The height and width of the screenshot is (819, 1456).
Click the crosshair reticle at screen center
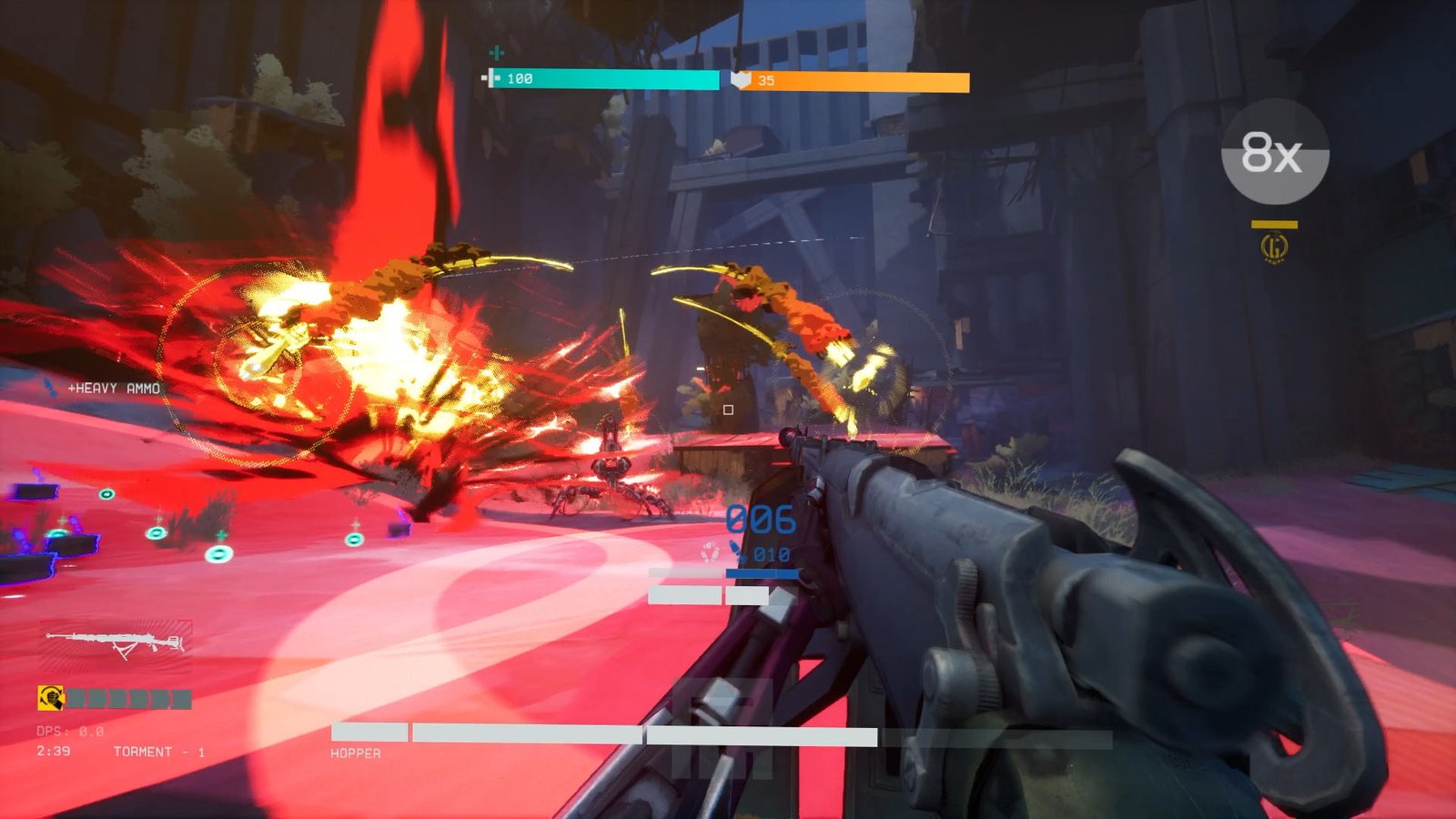[728, 409]
